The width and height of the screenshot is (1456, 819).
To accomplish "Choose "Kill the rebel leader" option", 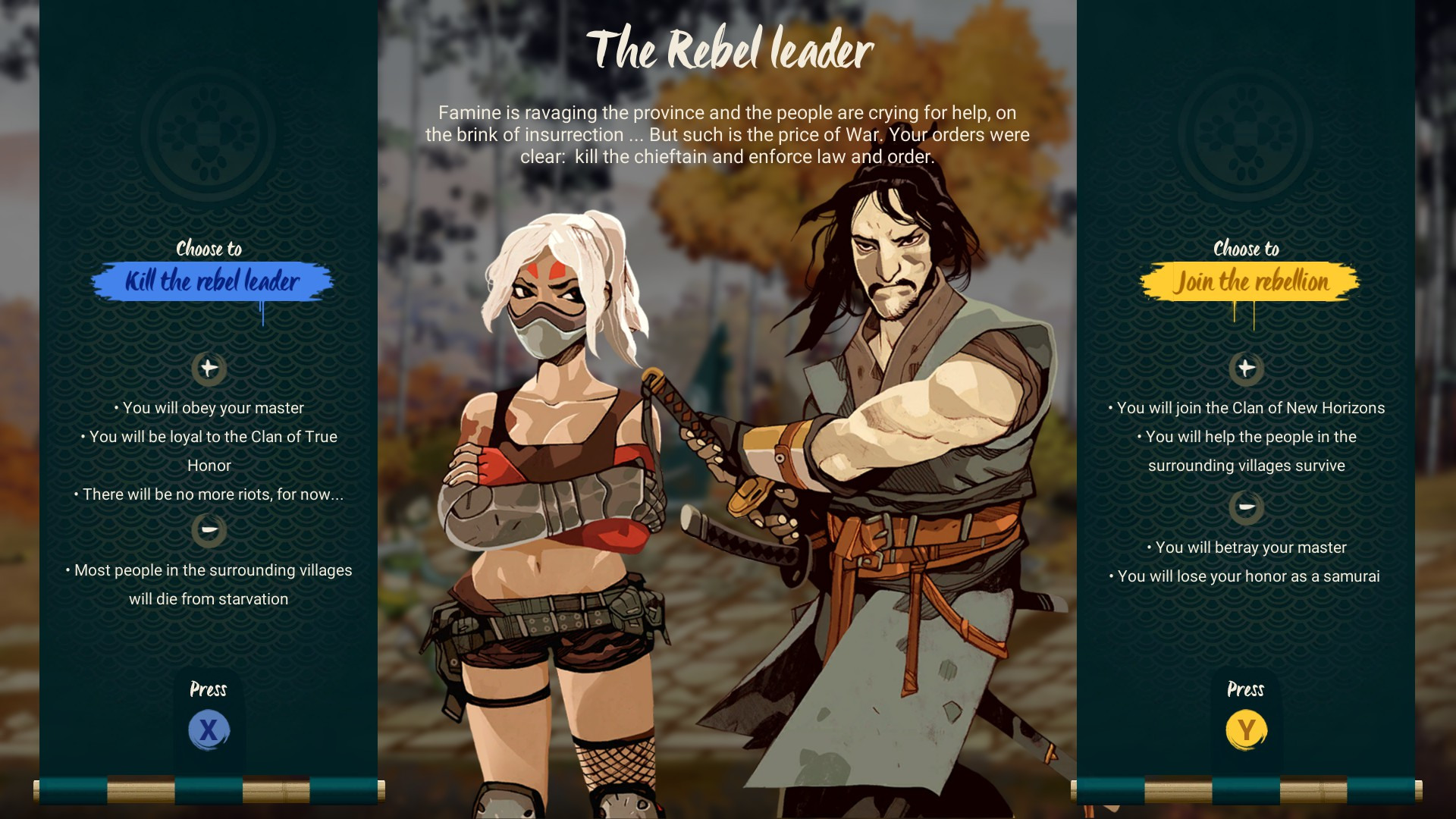I will tap(212, 281).
